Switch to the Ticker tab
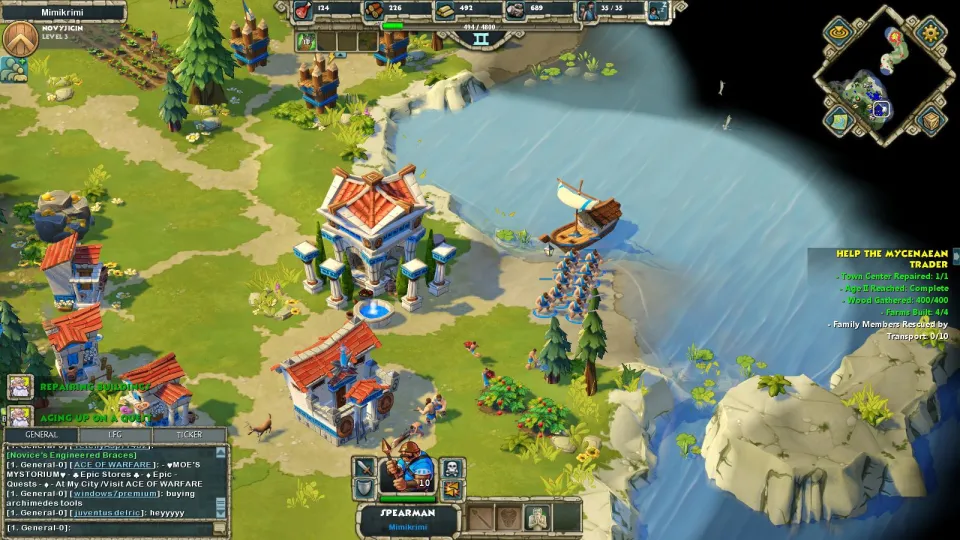 click(189, 435)
